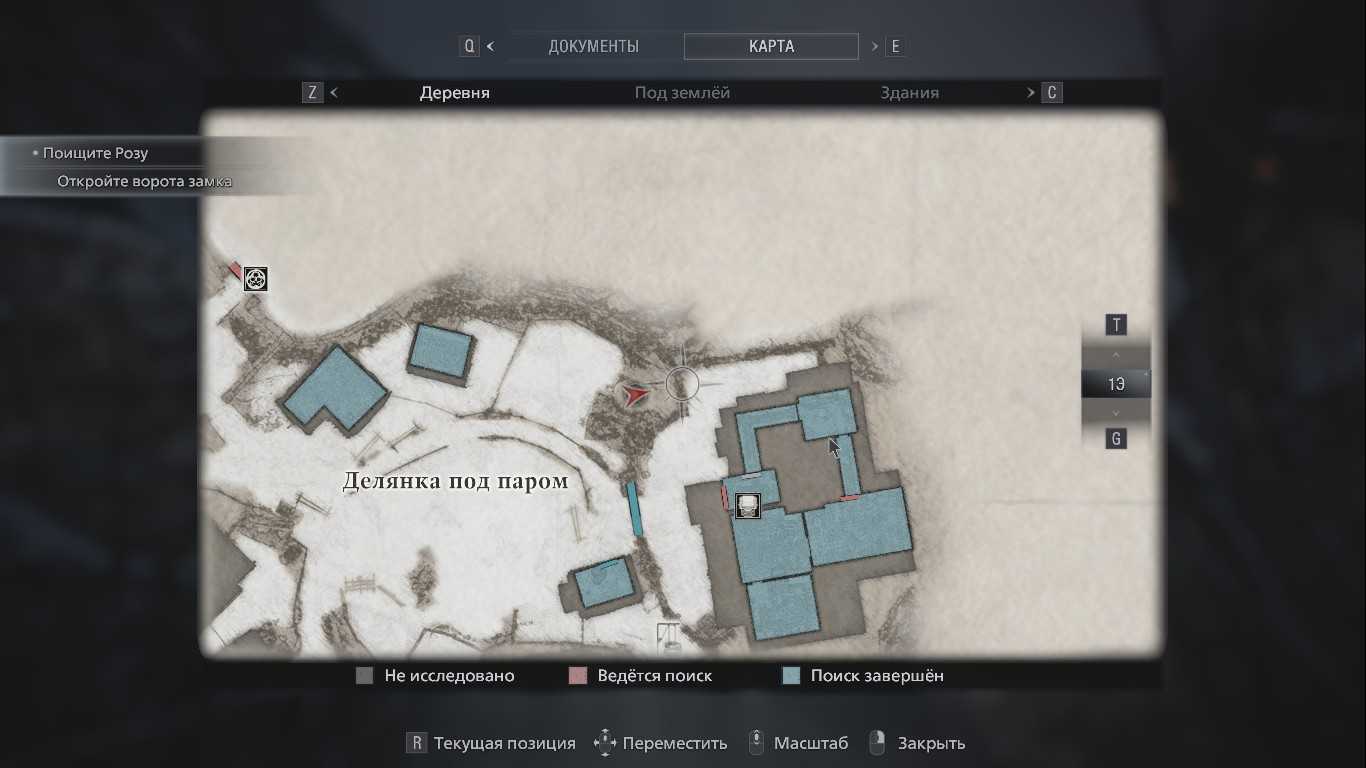Go up a floor with the up arrow

[1116, 355]
